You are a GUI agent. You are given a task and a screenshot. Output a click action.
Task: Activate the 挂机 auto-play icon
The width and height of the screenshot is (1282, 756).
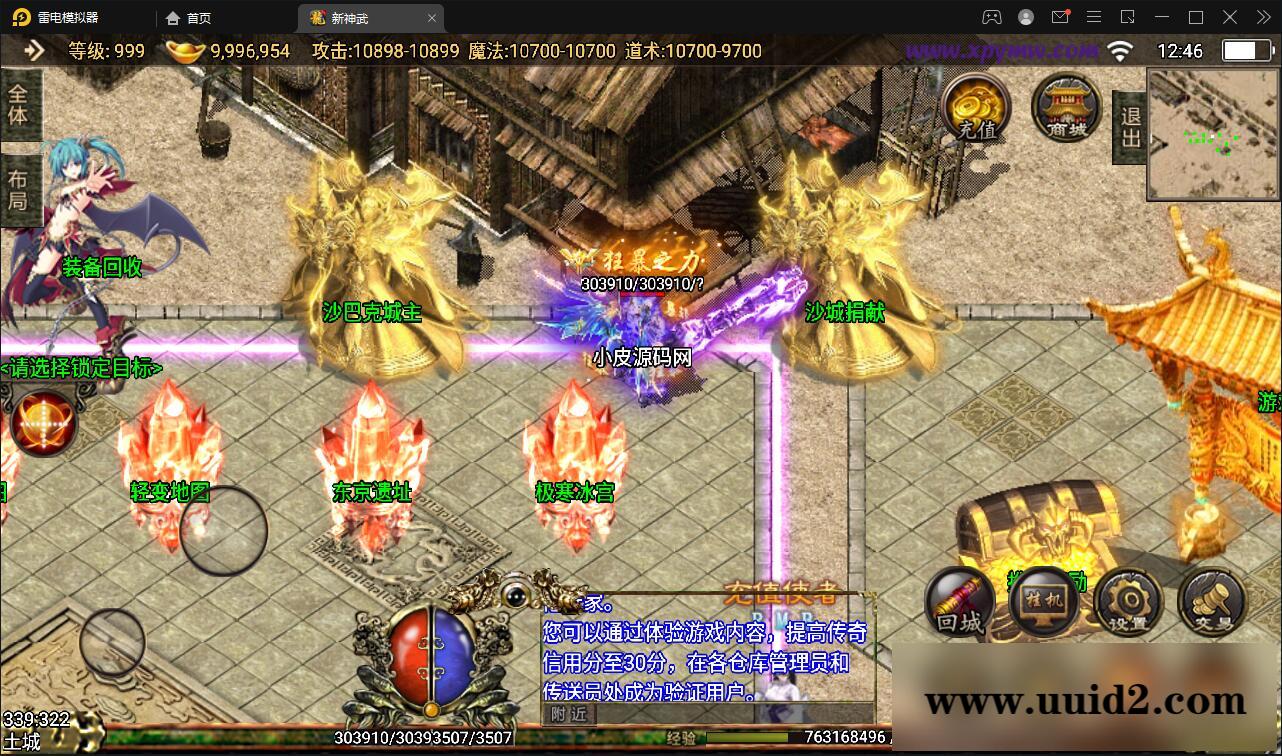click(x=1044, y=602)
